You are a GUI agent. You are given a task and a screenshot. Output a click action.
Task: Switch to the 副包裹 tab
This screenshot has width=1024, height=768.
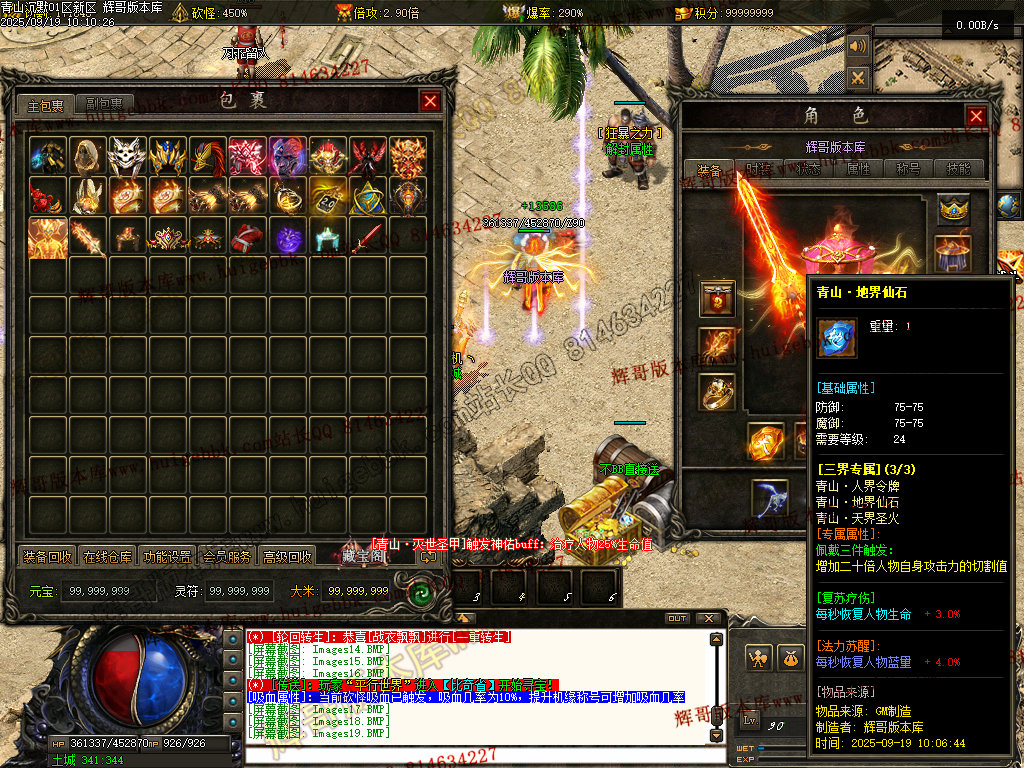[x=104, y=104]
